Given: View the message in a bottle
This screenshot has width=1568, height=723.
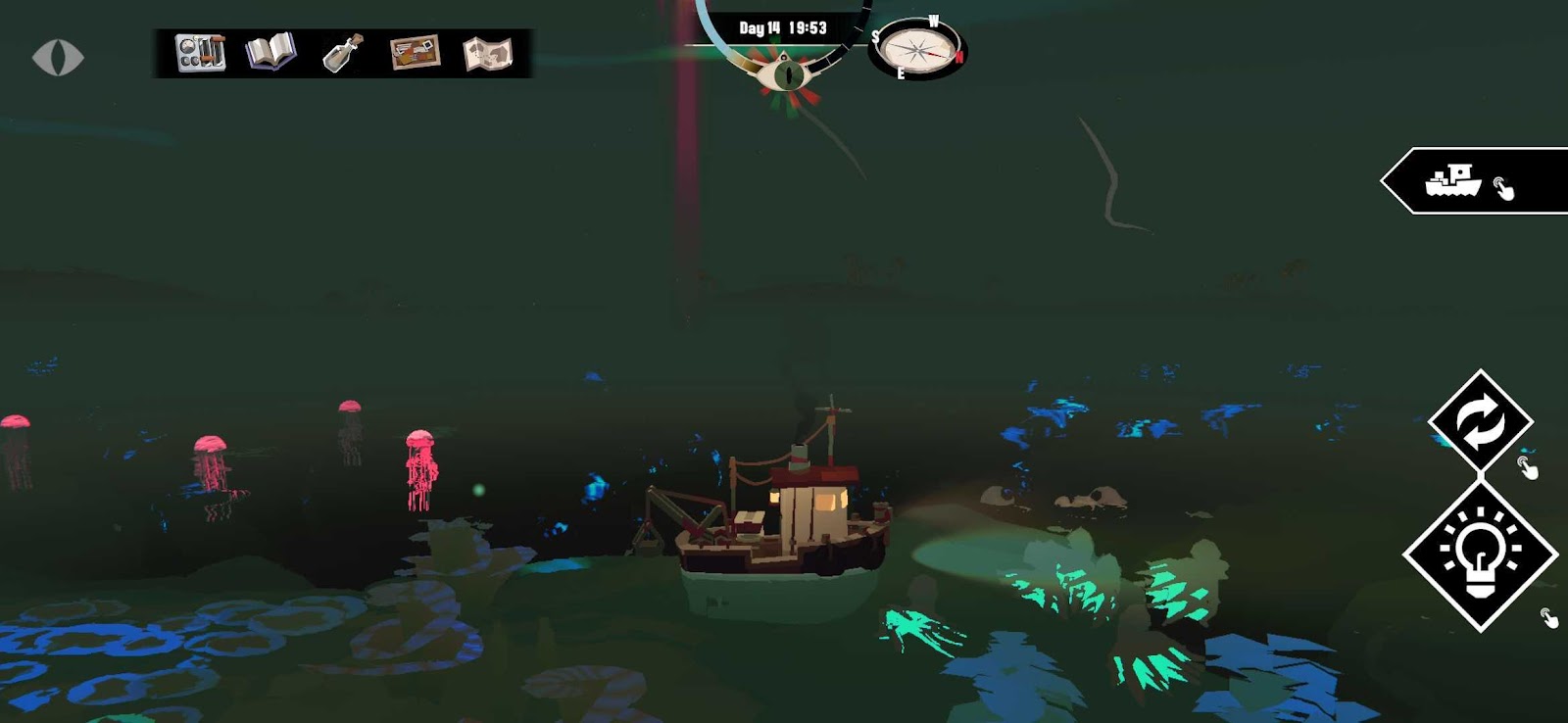Looking at the screenshot, I should tap(343, 53).
